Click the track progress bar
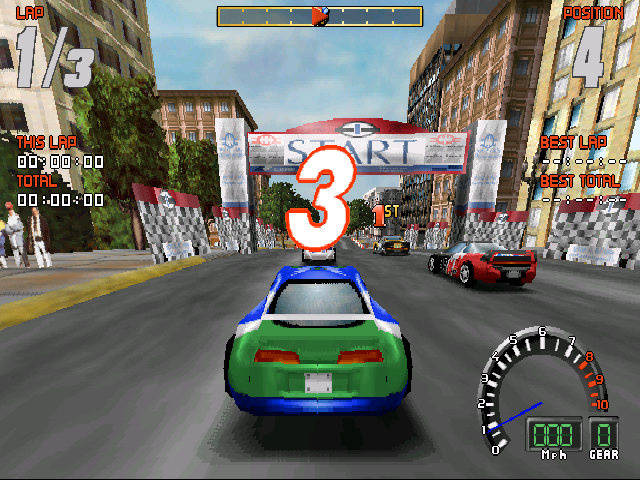 [320, 16]
